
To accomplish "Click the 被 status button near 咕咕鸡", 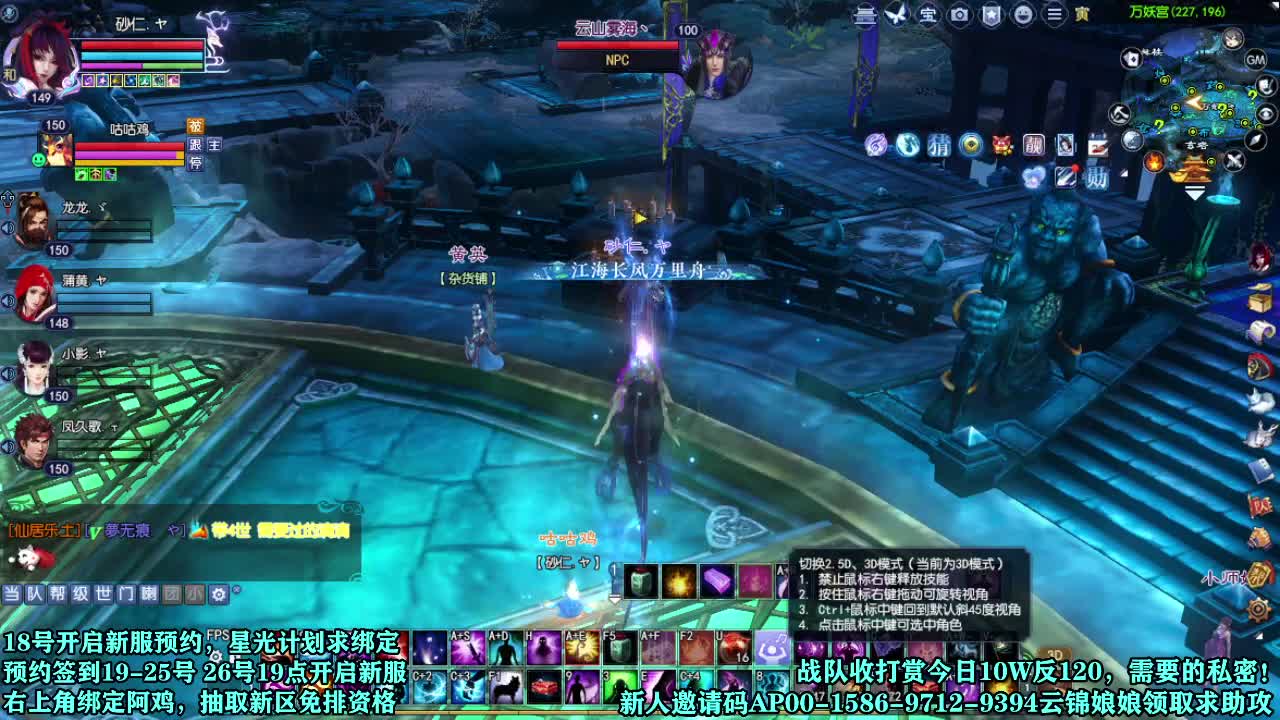I will click(196, 127).
